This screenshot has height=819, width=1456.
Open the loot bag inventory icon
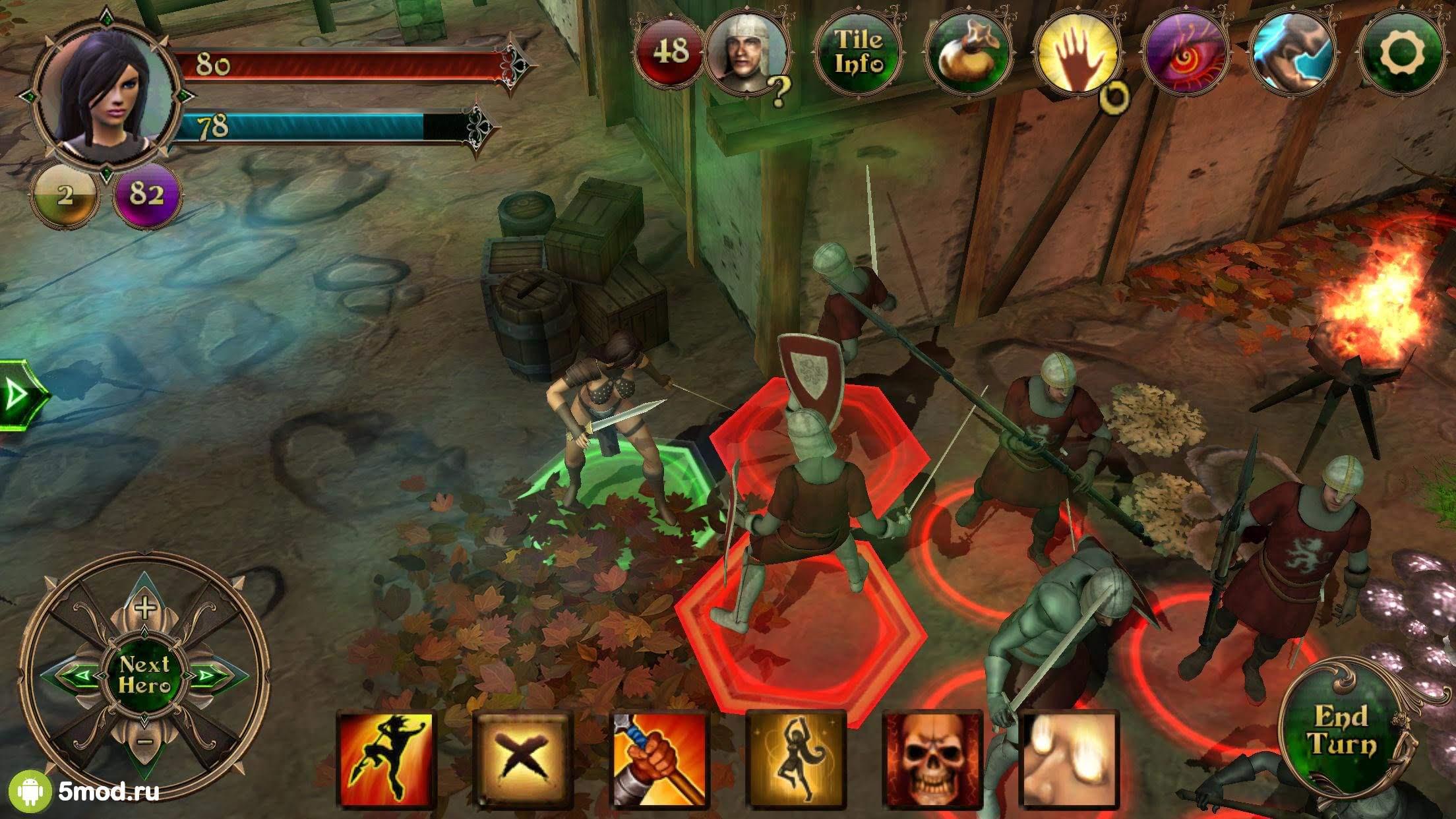pos(967,52)
